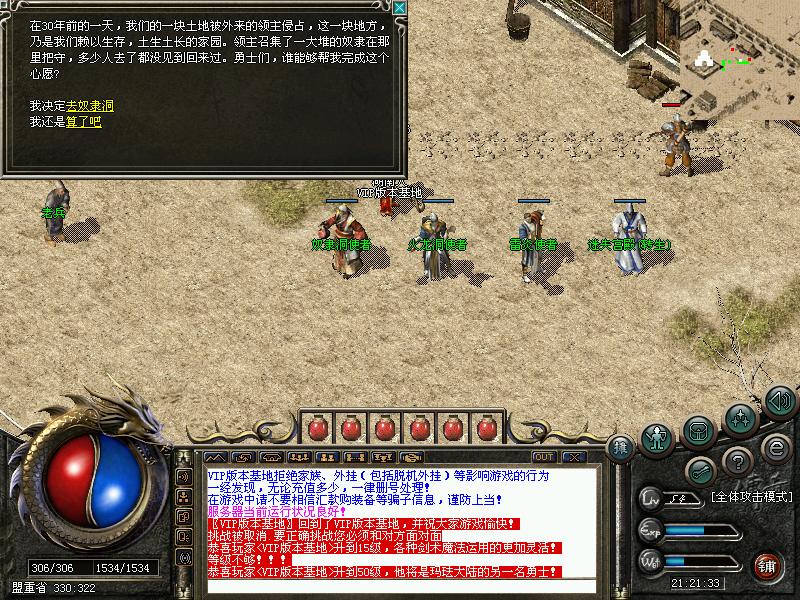Image resolution: width=800 pixels, height=600 pixels.
Task: Change the 全体攻击模式 attack mode label
Action: (x=751, y=496)
